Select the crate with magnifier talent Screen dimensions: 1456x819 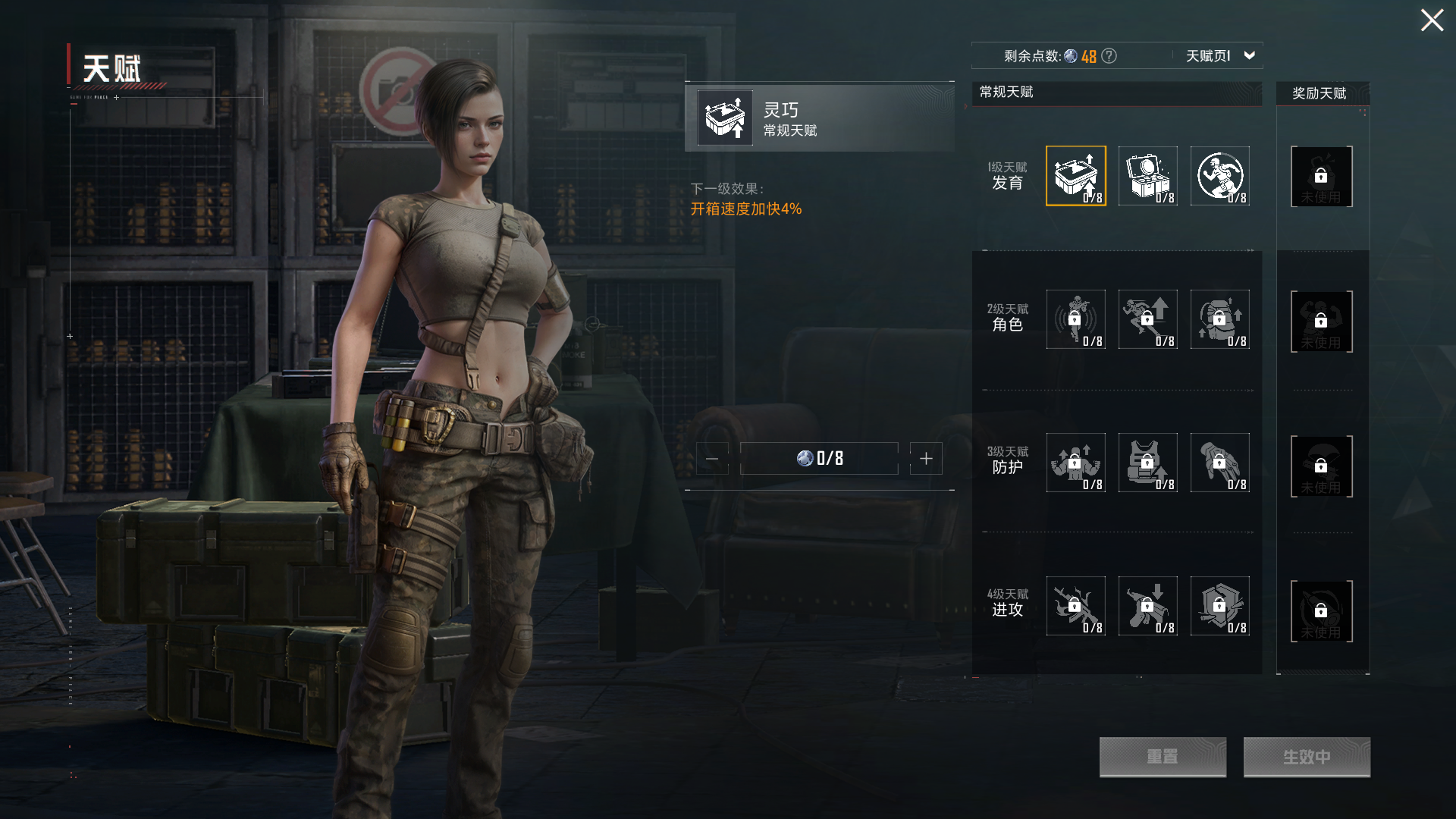(x=1147, y=176)
